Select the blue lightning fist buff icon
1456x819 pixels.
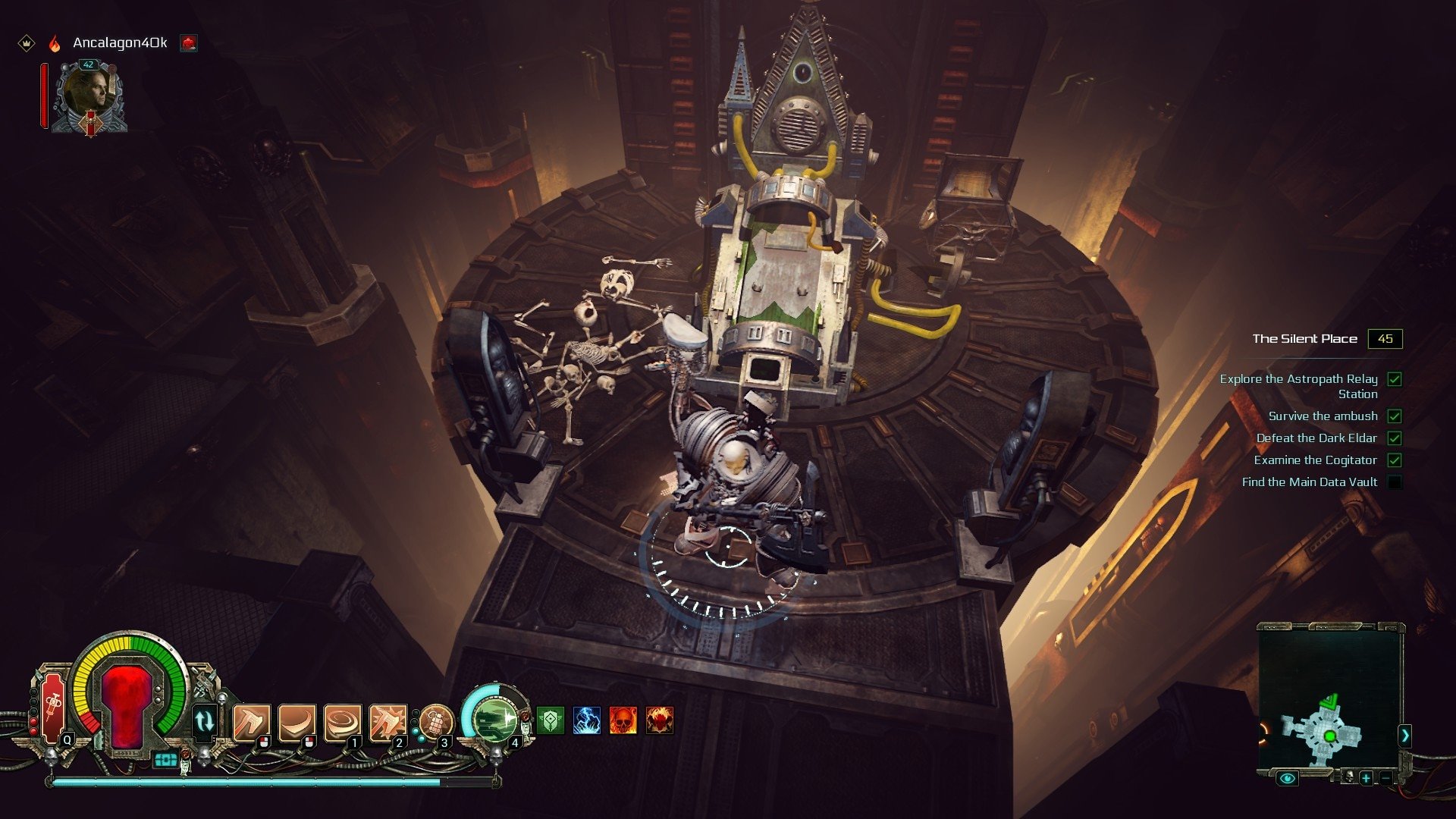tap(587, 720)
